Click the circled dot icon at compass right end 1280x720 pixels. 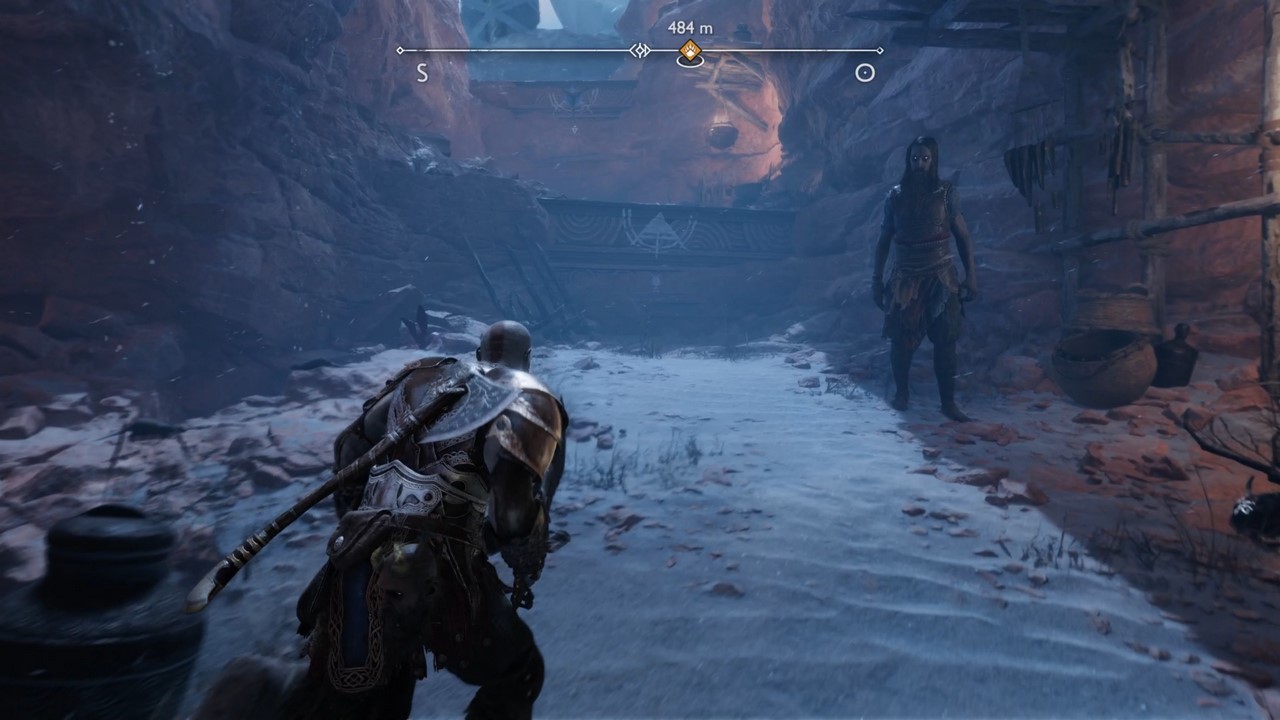866,72
